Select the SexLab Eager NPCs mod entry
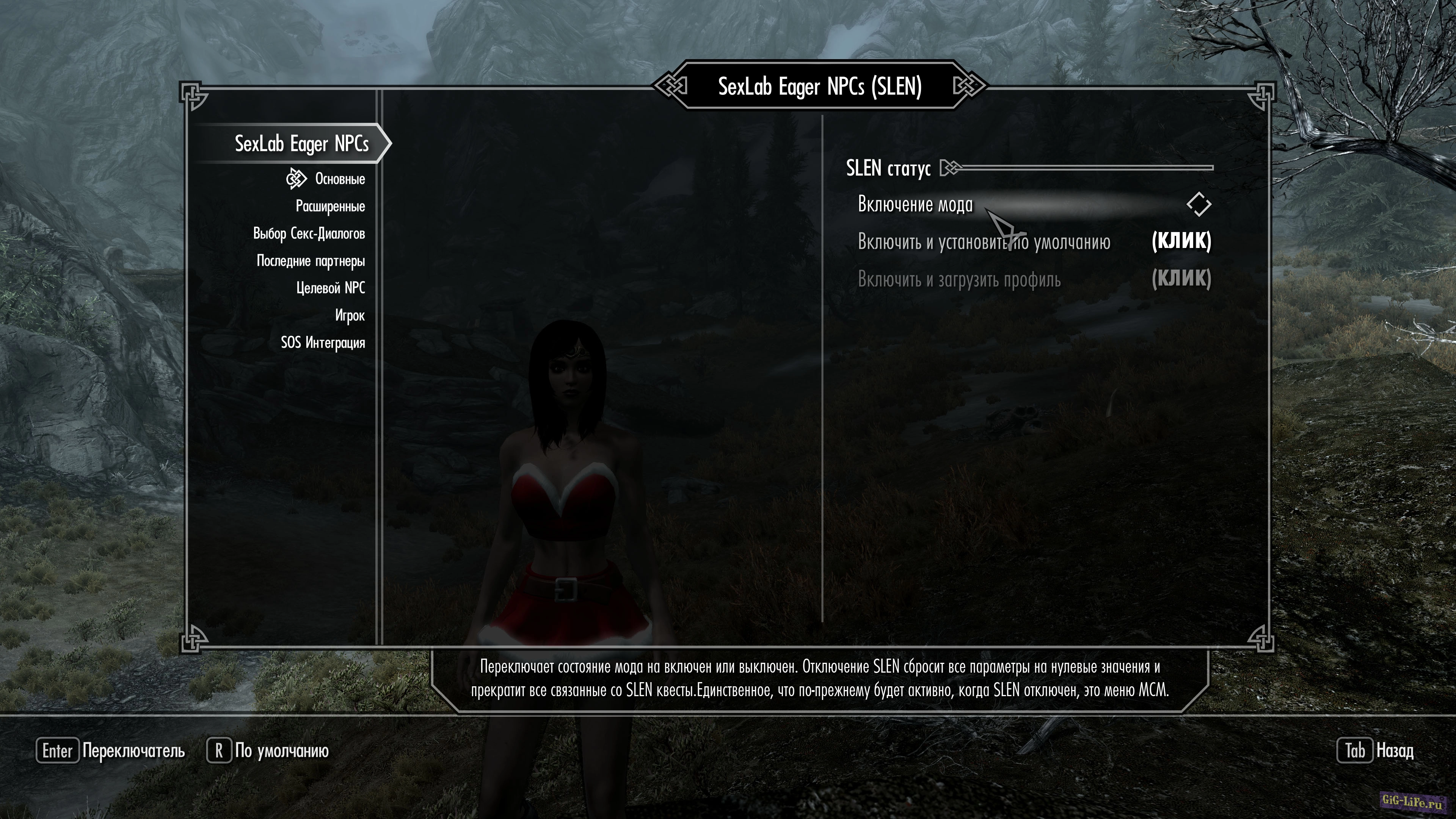 click(x=301, y=144)
